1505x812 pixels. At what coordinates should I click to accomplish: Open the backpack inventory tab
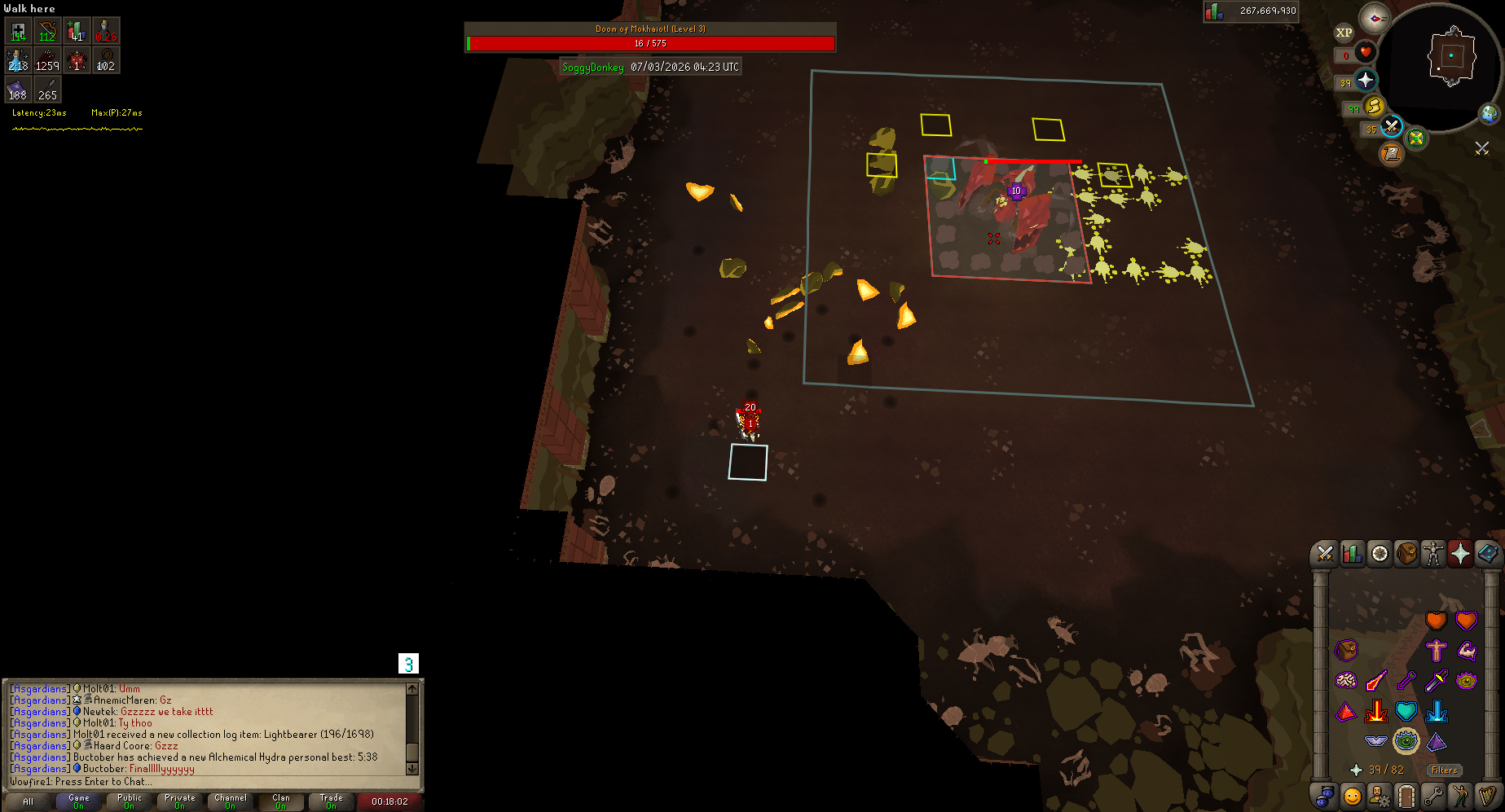coord(1407,554)
